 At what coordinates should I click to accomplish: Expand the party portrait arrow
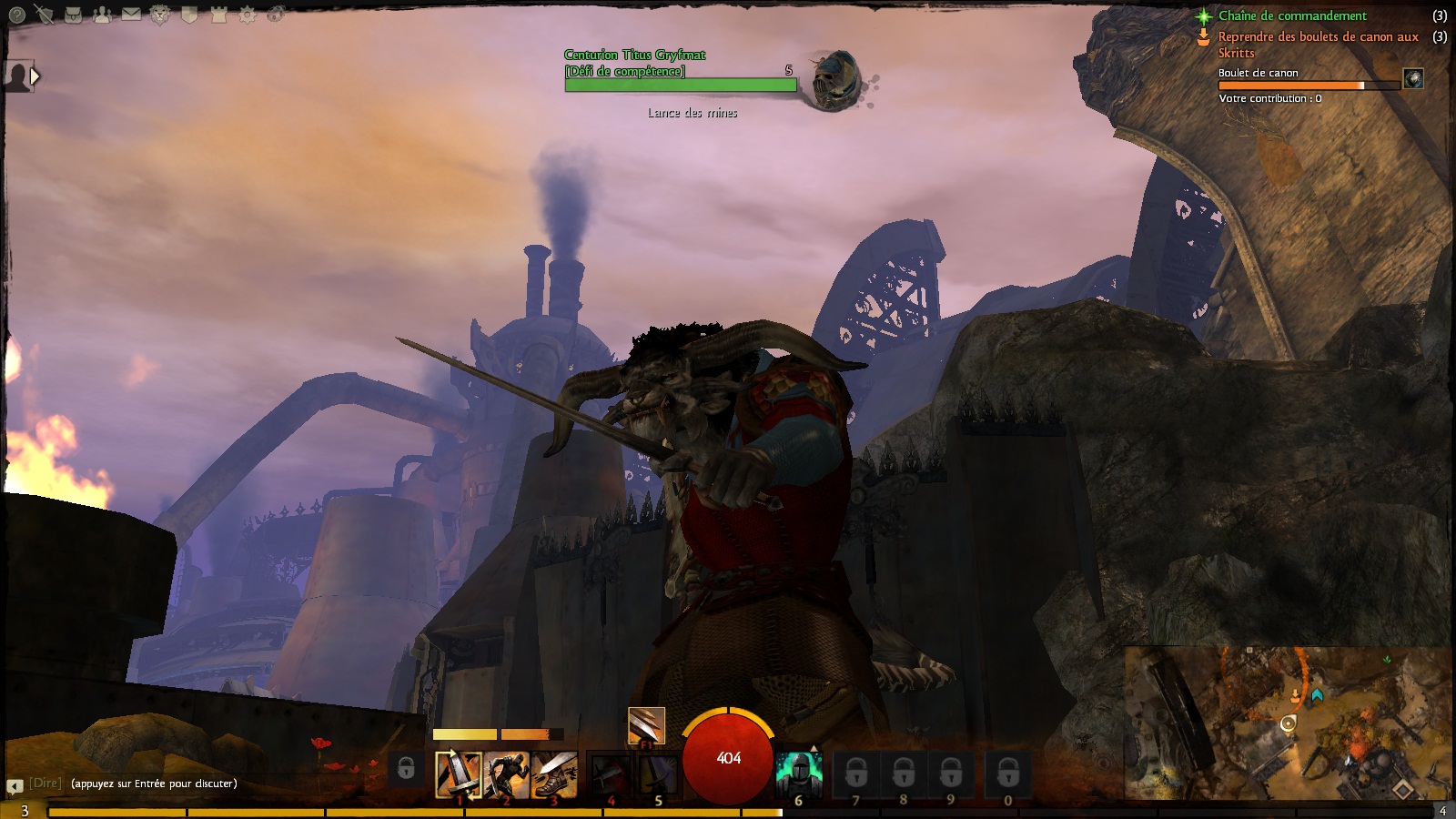35,77
